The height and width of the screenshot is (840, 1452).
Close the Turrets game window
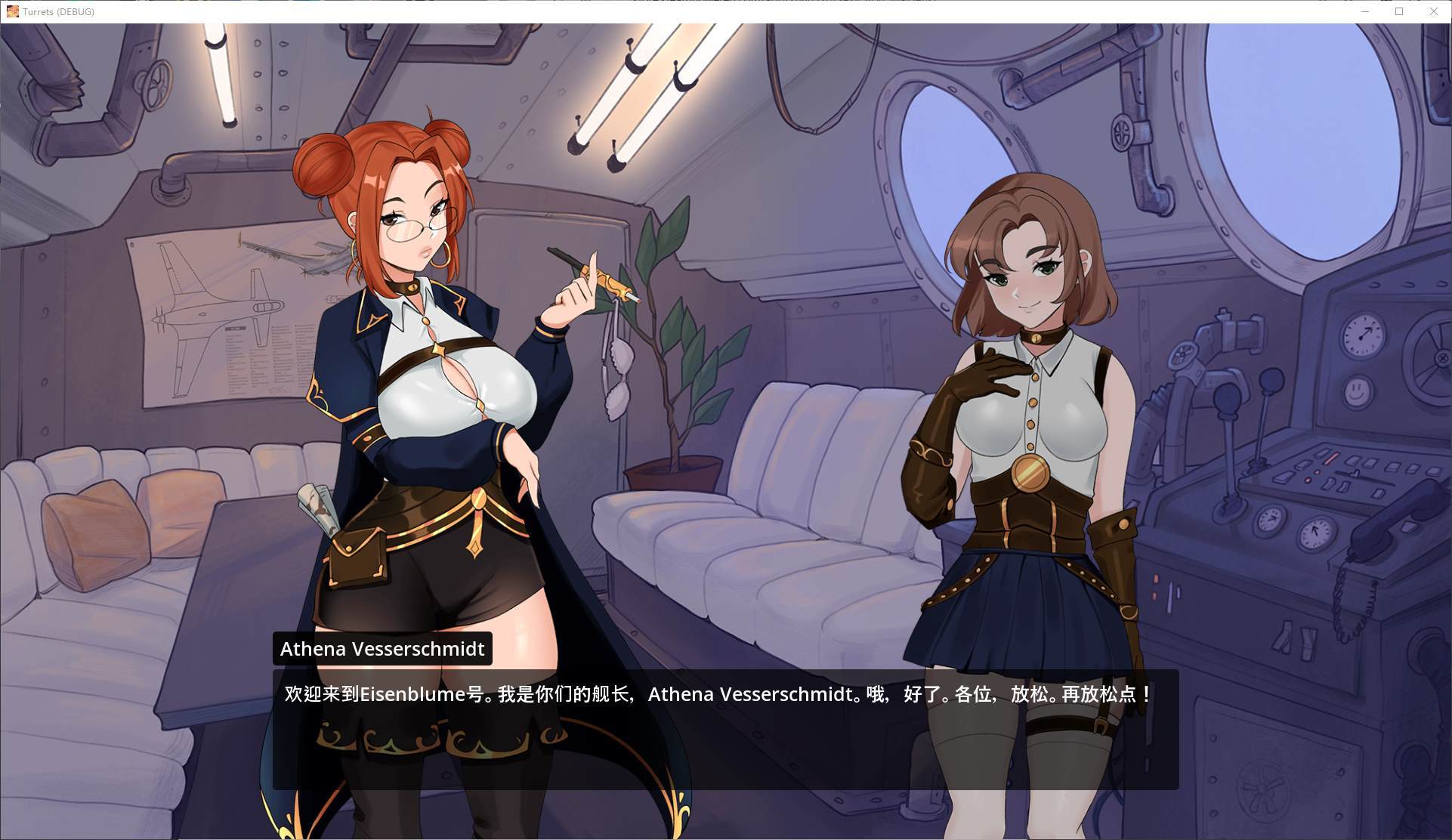1433,11
